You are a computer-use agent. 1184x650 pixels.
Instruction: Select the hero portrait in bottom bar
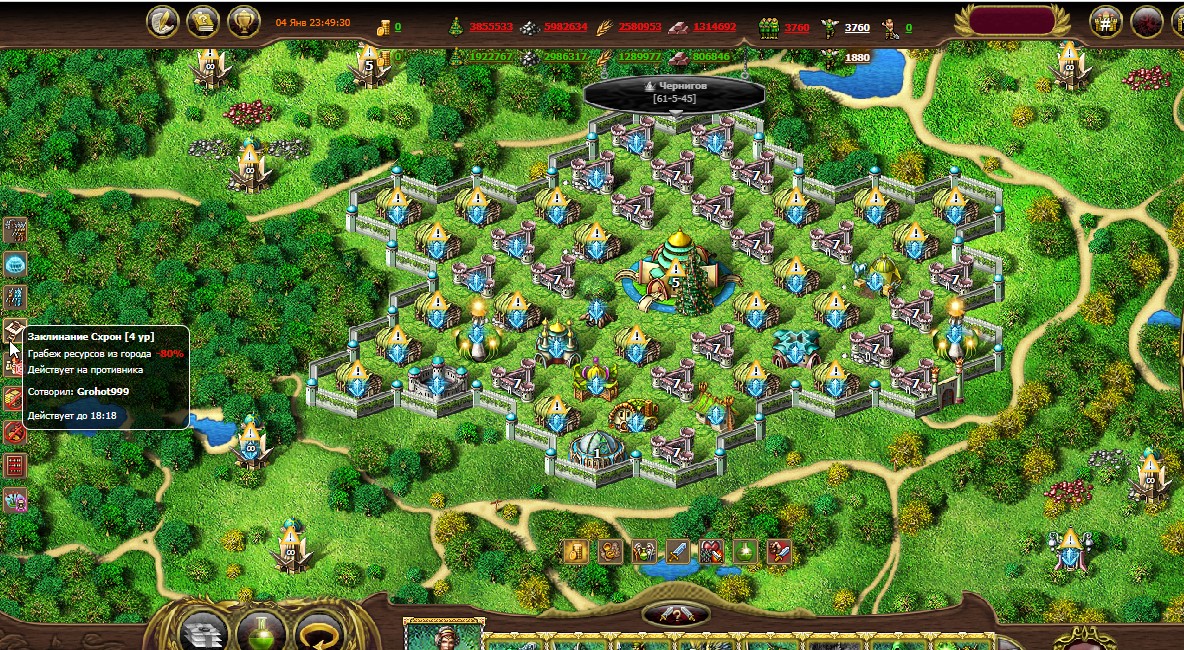[x=441, y=634]
